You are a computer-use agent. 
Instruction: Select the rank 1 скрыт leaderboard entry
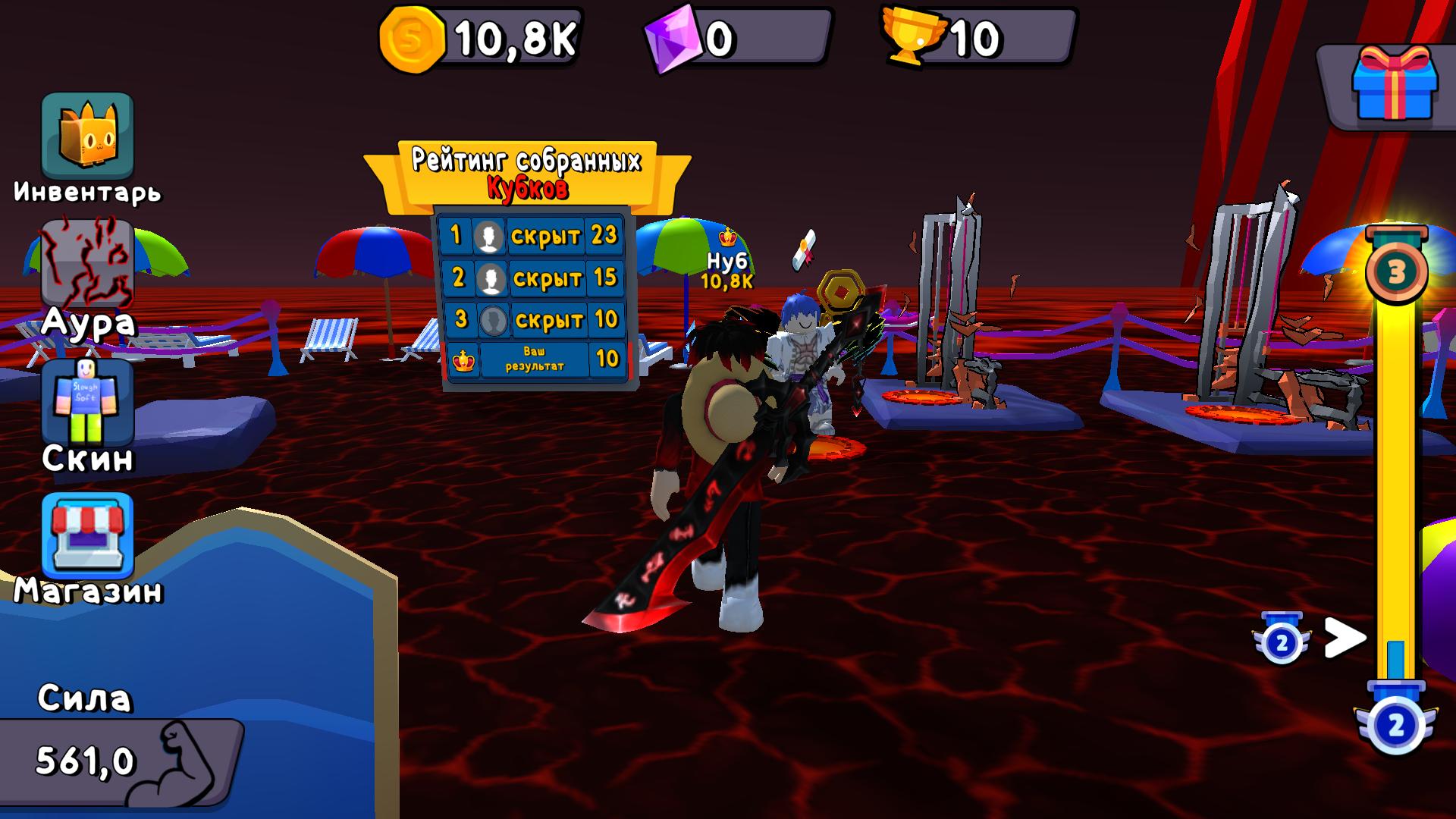[531, 237]
